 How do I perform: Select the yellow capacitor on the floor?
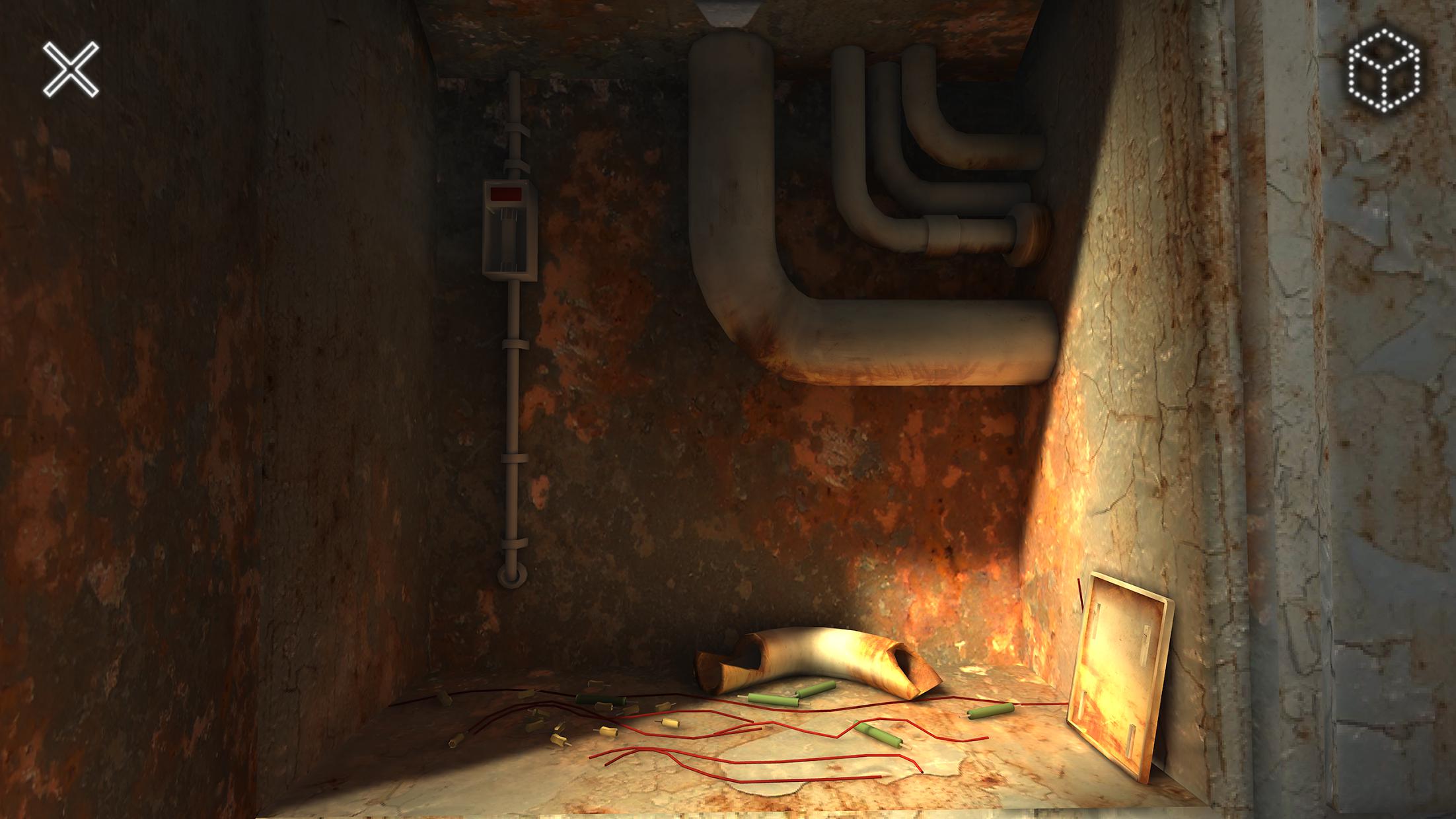[x=671, y=723]
